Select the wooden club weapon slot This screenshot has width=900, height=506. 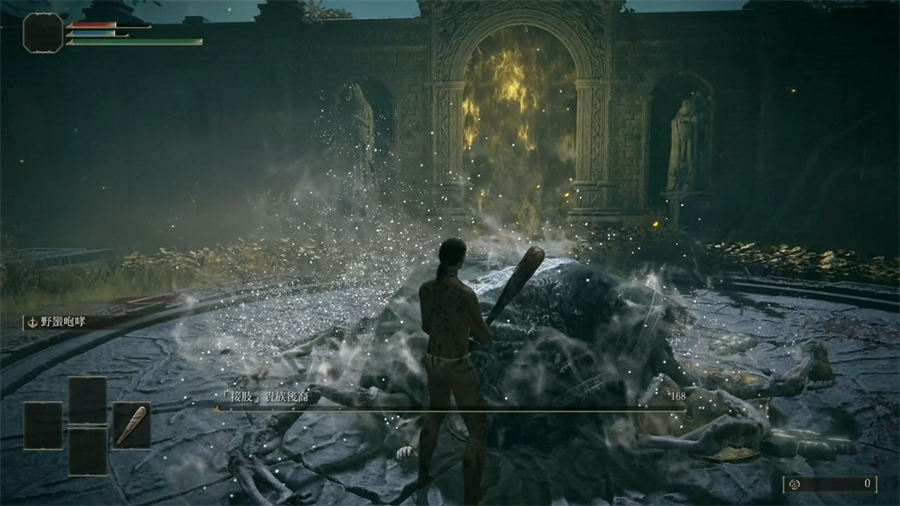[x=131, y=424]
